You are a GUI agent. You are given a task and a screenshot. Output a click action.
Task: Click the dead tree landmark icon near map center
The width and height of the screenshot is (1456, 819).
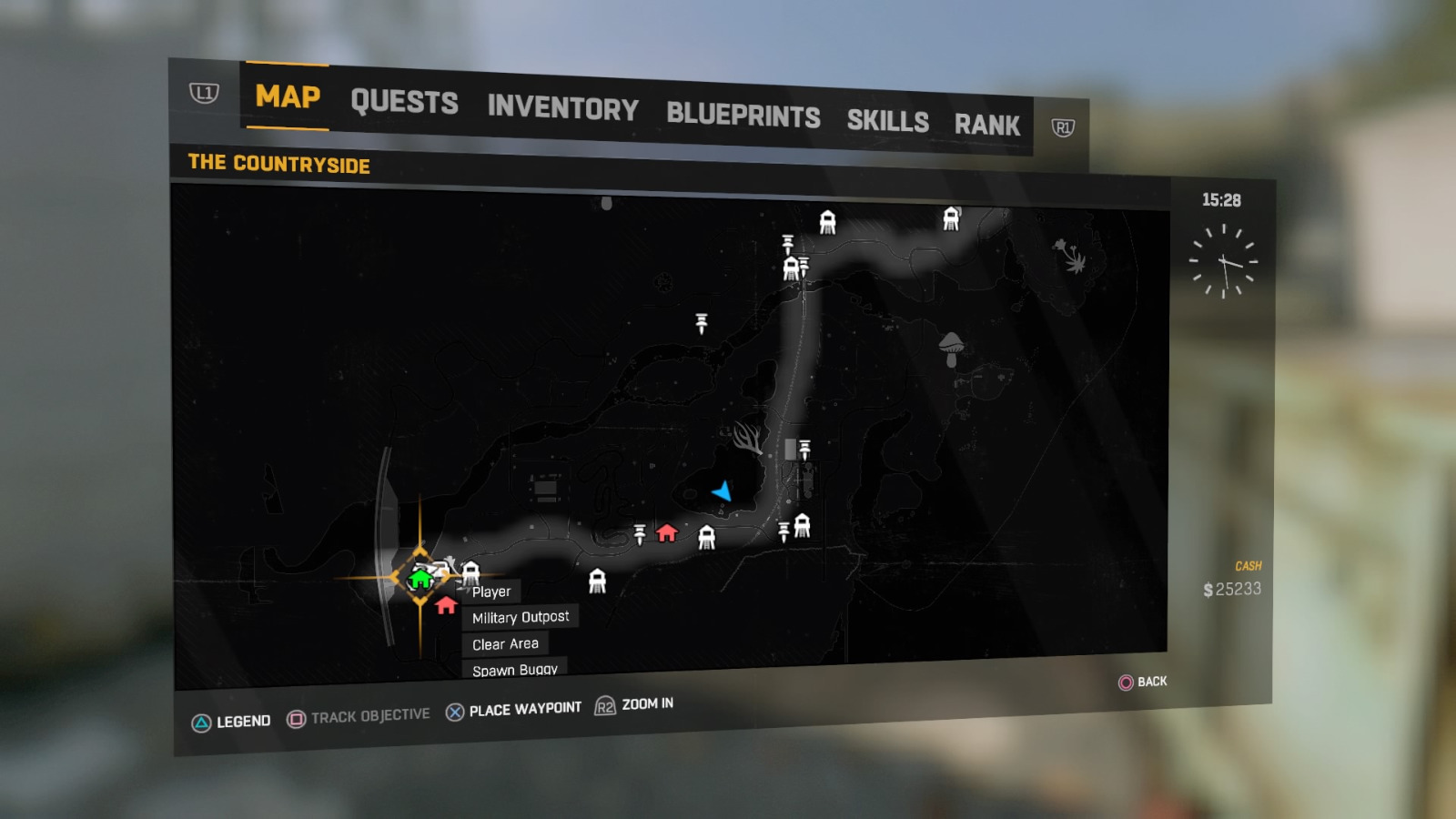[x=746, y=440]
